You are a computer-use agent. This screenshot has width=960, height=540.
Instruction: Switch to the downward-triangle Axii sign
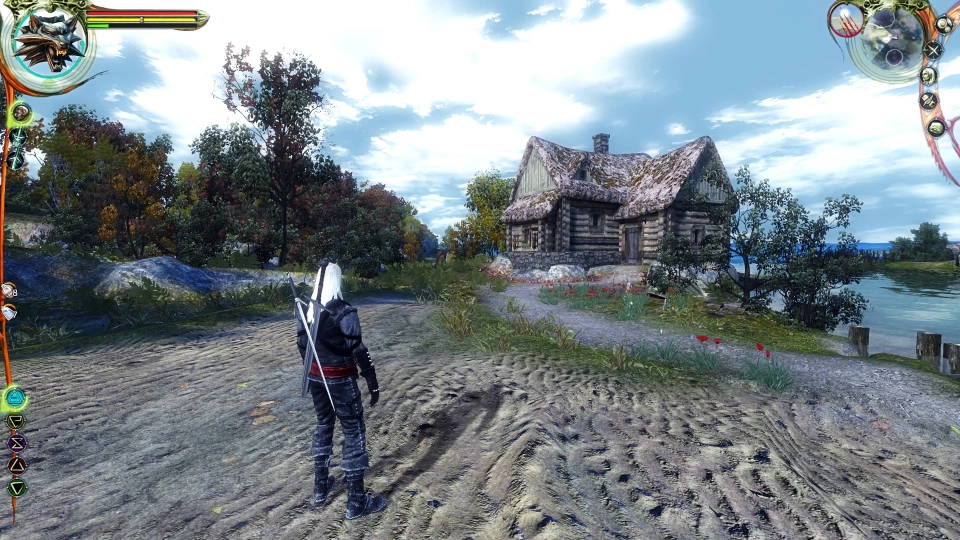16,488
